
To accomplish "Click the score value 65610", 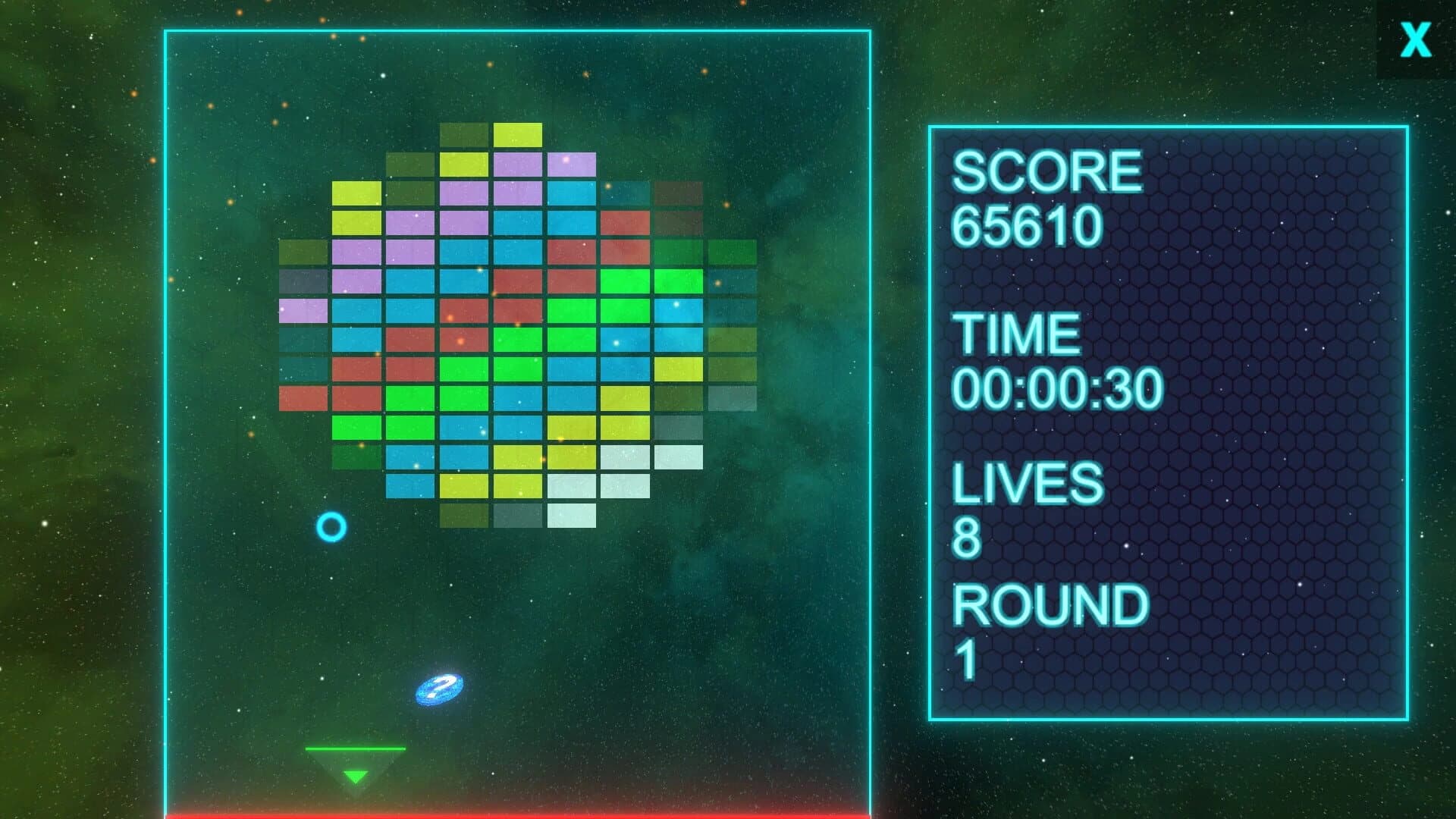I will 1028,227.
